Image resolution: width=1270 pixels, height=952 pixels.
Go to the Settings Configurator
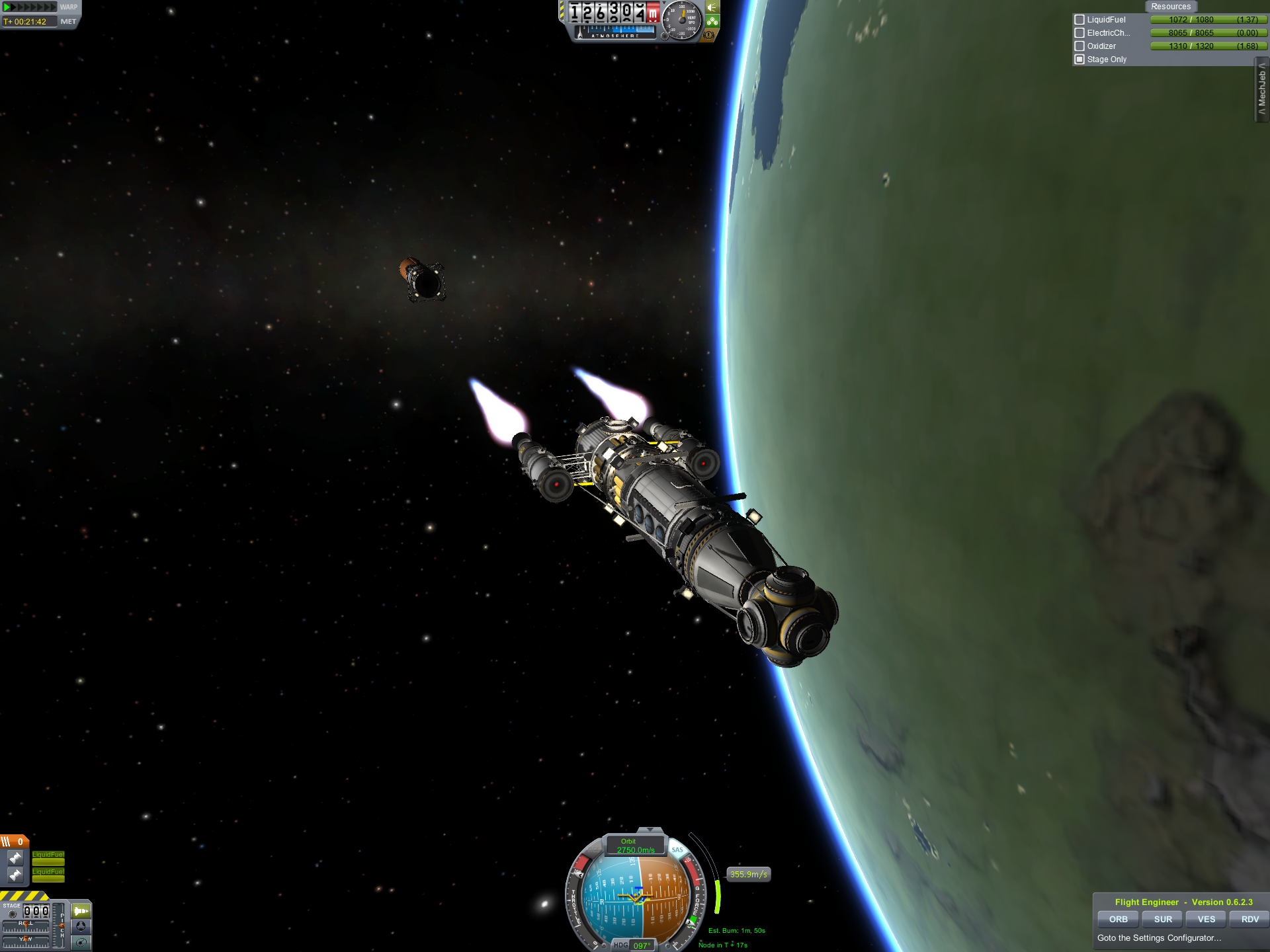pos(1159,937)
